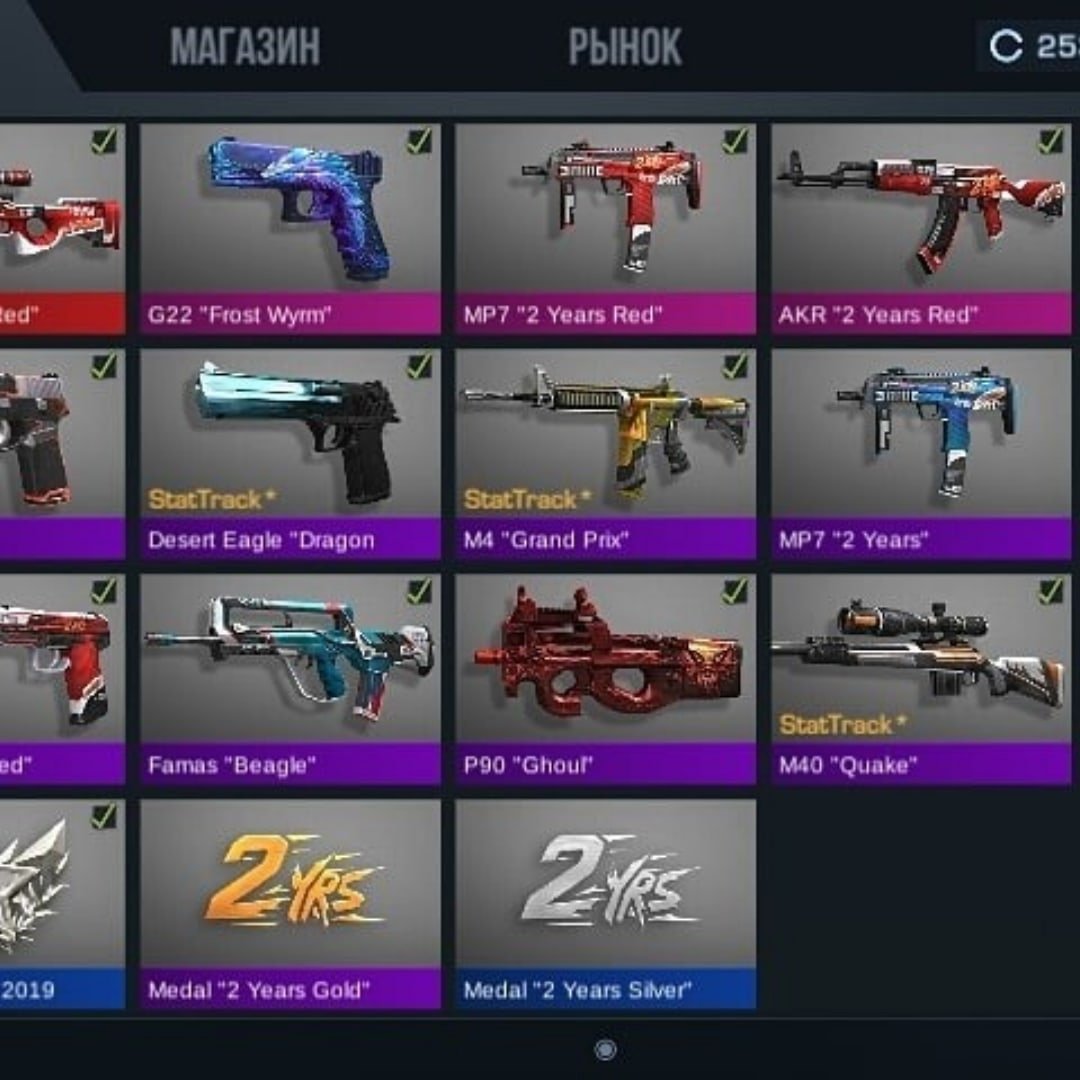Choose the MP7 "2 Years Red" skin
Viewport: 1080px width, 1080px height.
click(605, 228)
